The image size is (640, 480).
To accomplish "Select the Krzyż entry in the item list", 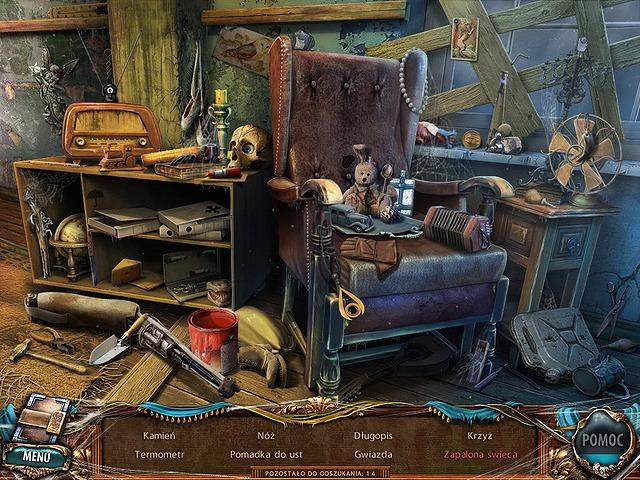I will coord(479,436).
